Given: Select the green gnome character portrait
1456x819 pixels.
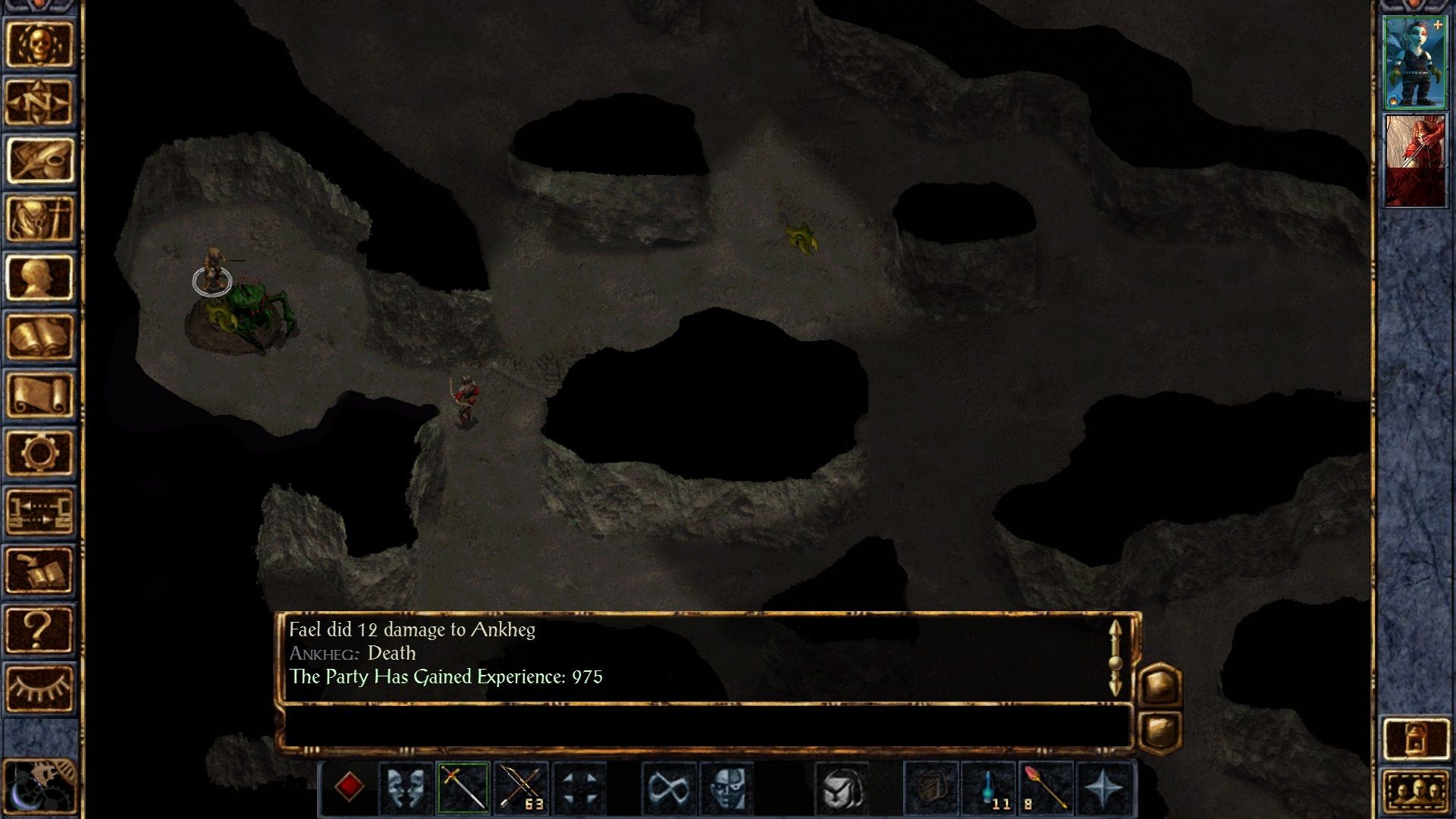Looking at the screenshot, I should 1414,62.
